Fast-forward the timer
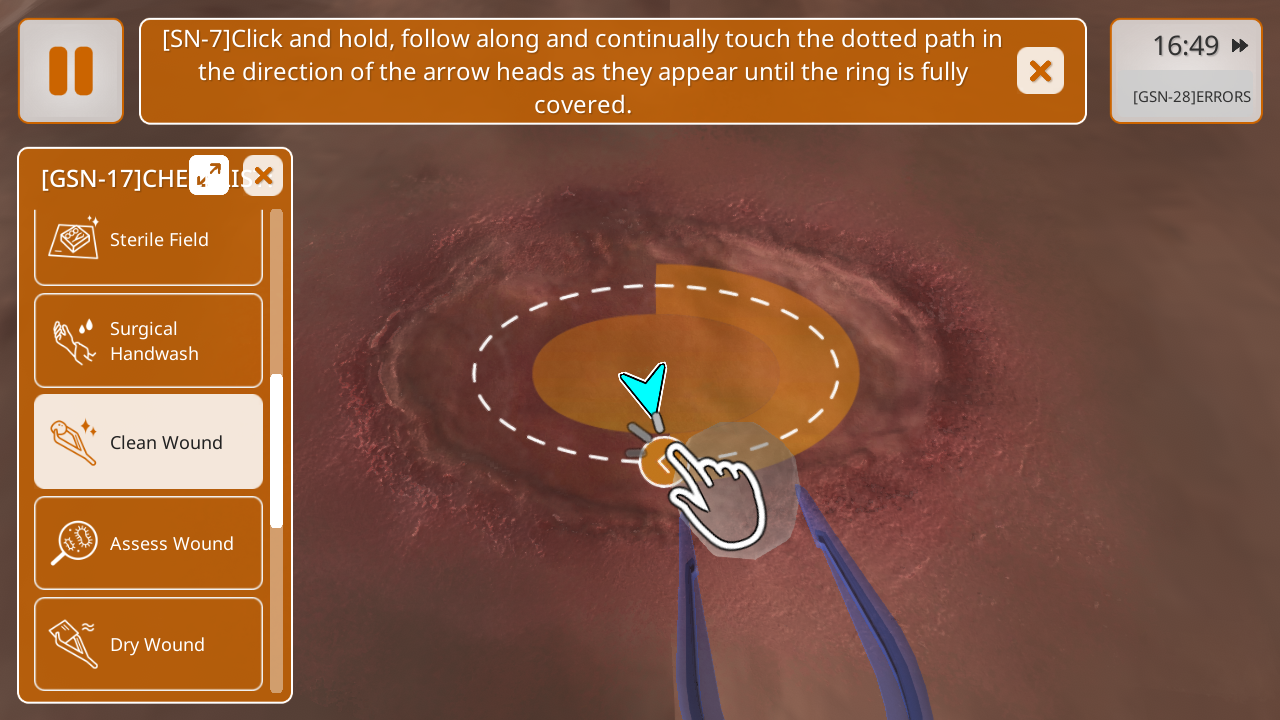The width and height of the screenshot is (1280, 720). 1240,45
